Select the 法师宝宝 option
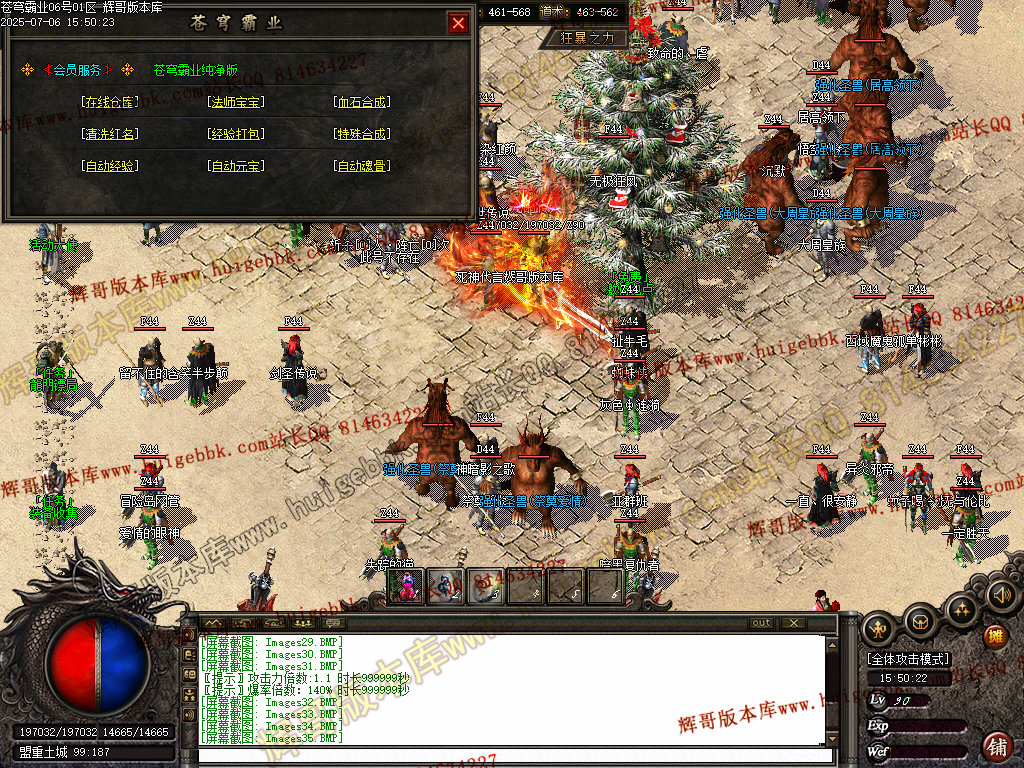 tap(236, 101)
